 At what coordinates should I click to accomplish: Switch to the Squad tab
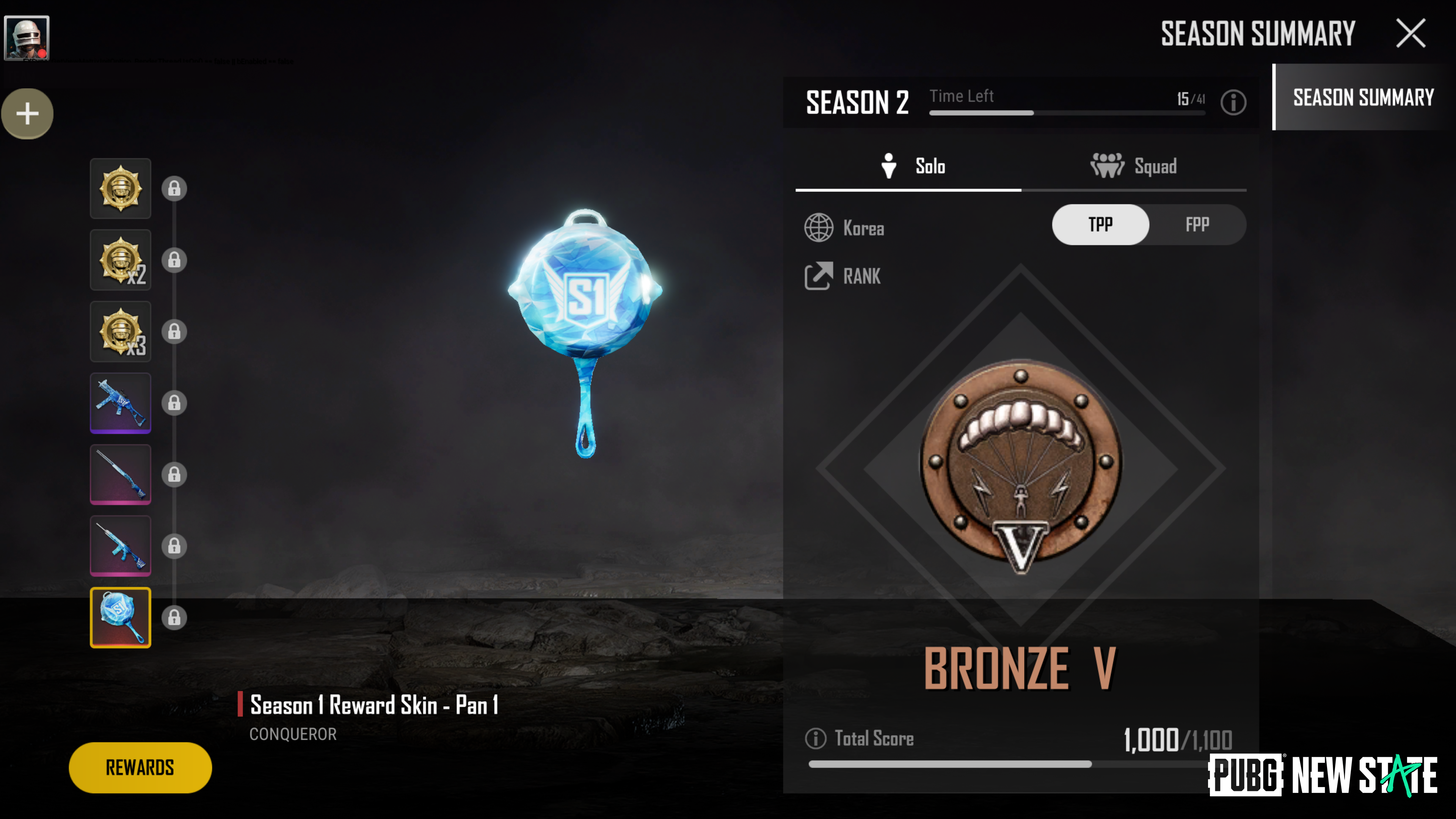click(1133, 166)
